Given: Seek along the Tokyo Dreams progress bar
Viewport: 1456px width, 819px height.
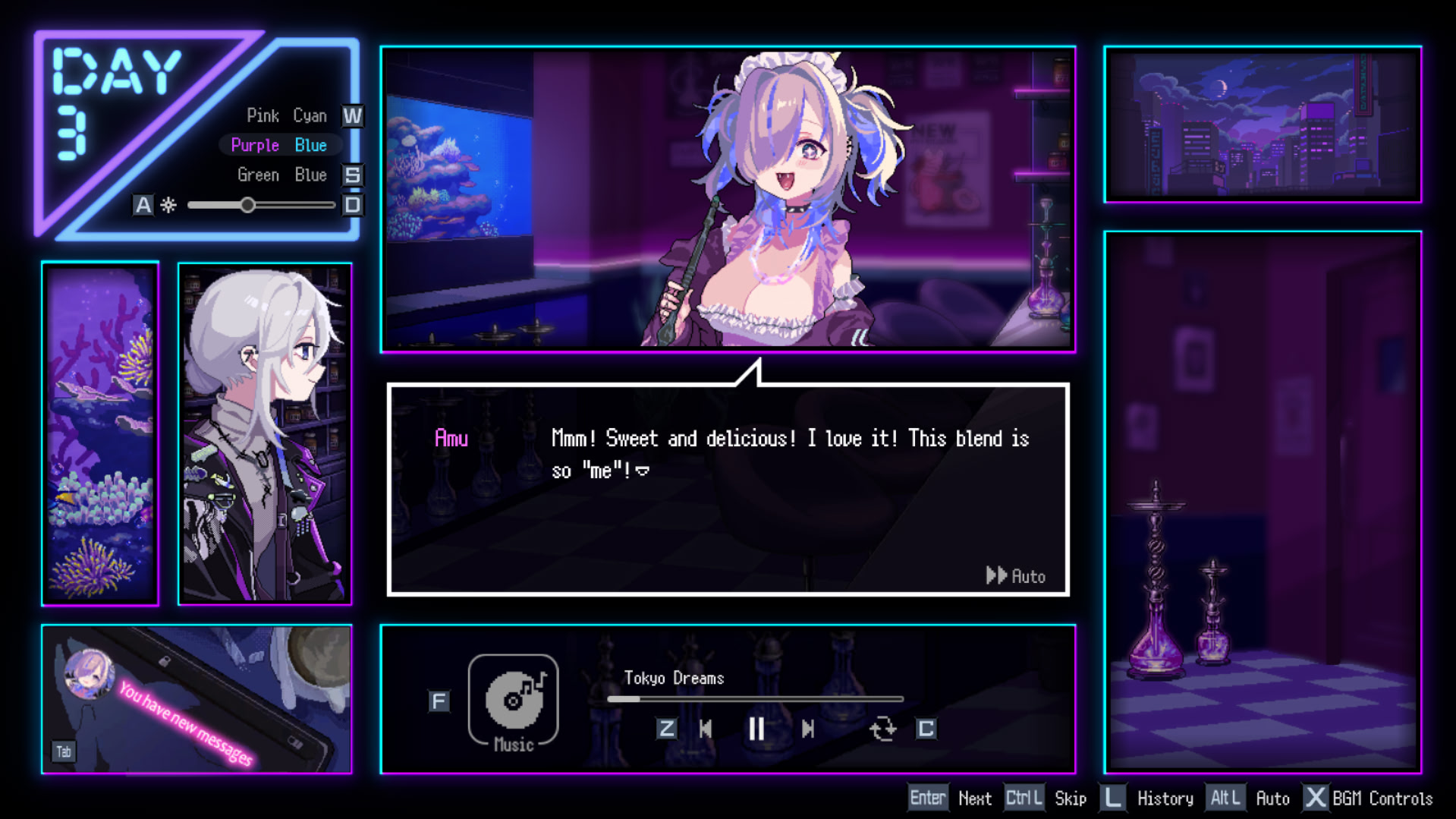Looking at the screenshot, I should tap(755, 699).
